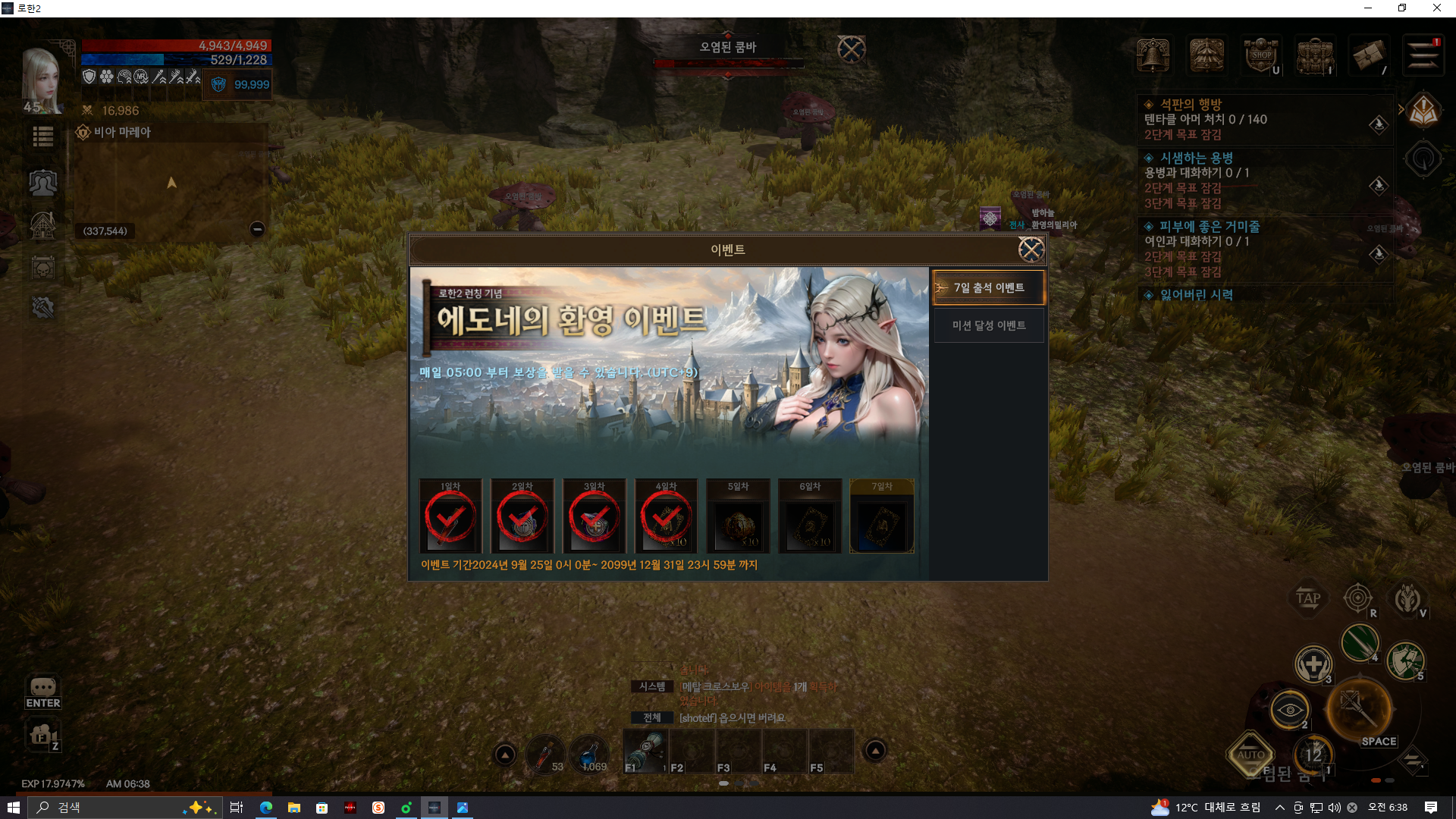Switch to the 미션 달성 이벤트 tab
The image size is (1456, 819).
(x=989, y=325)
